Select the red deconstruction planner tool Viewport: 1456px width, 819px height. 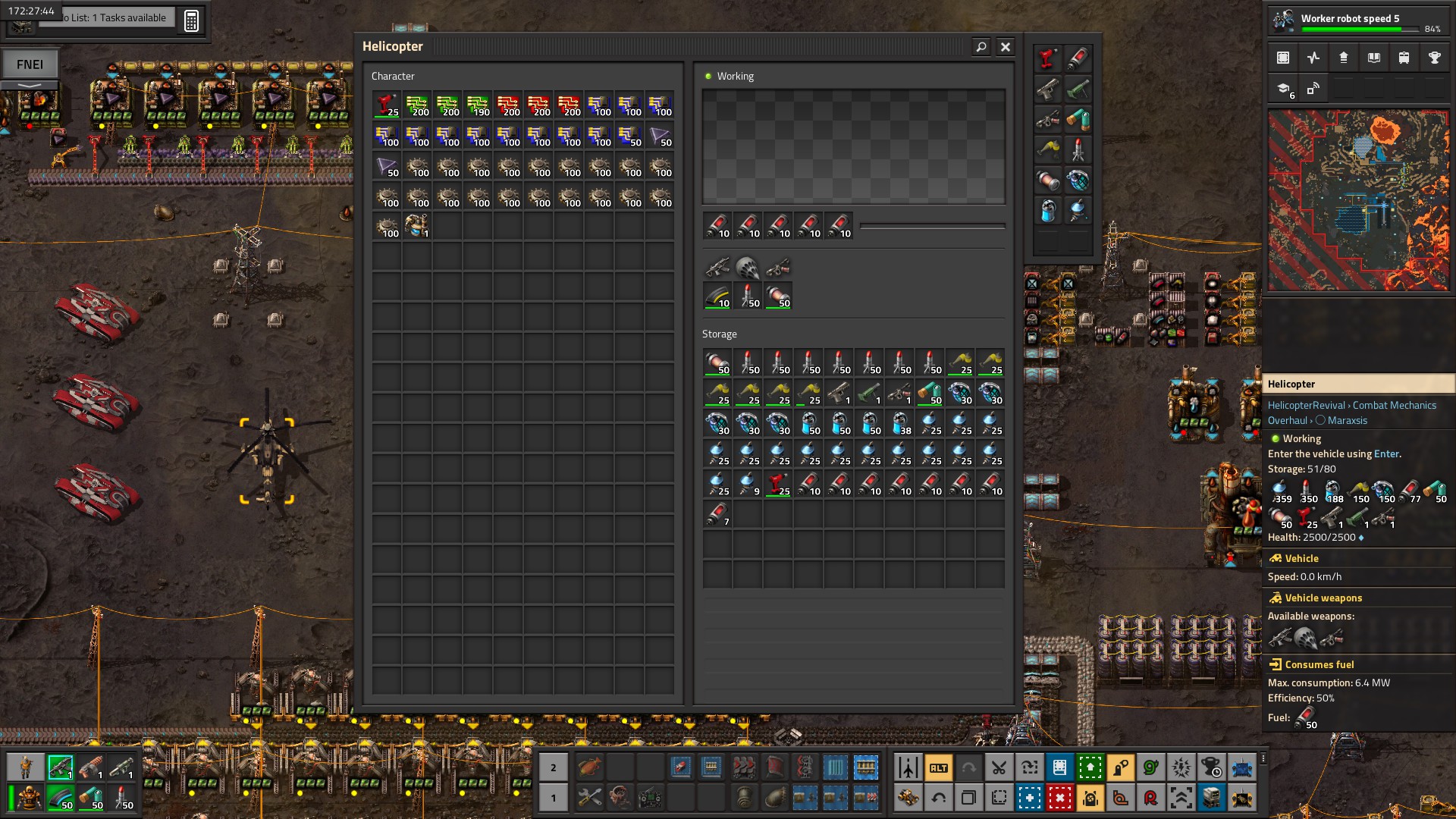tap(1059, 798)
